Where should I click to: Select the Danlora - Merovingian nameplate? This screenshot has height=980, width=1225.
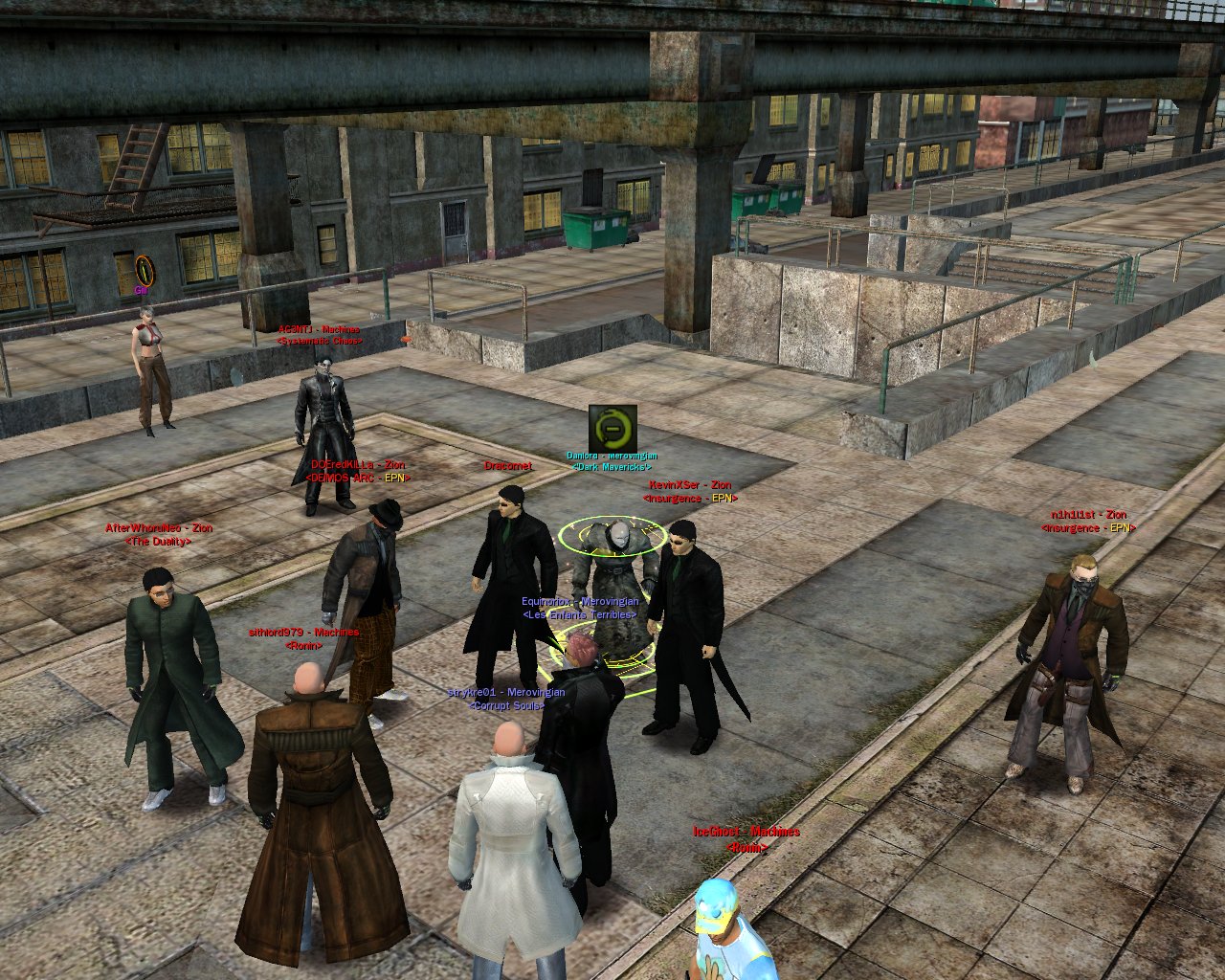(x=612, y=457)
